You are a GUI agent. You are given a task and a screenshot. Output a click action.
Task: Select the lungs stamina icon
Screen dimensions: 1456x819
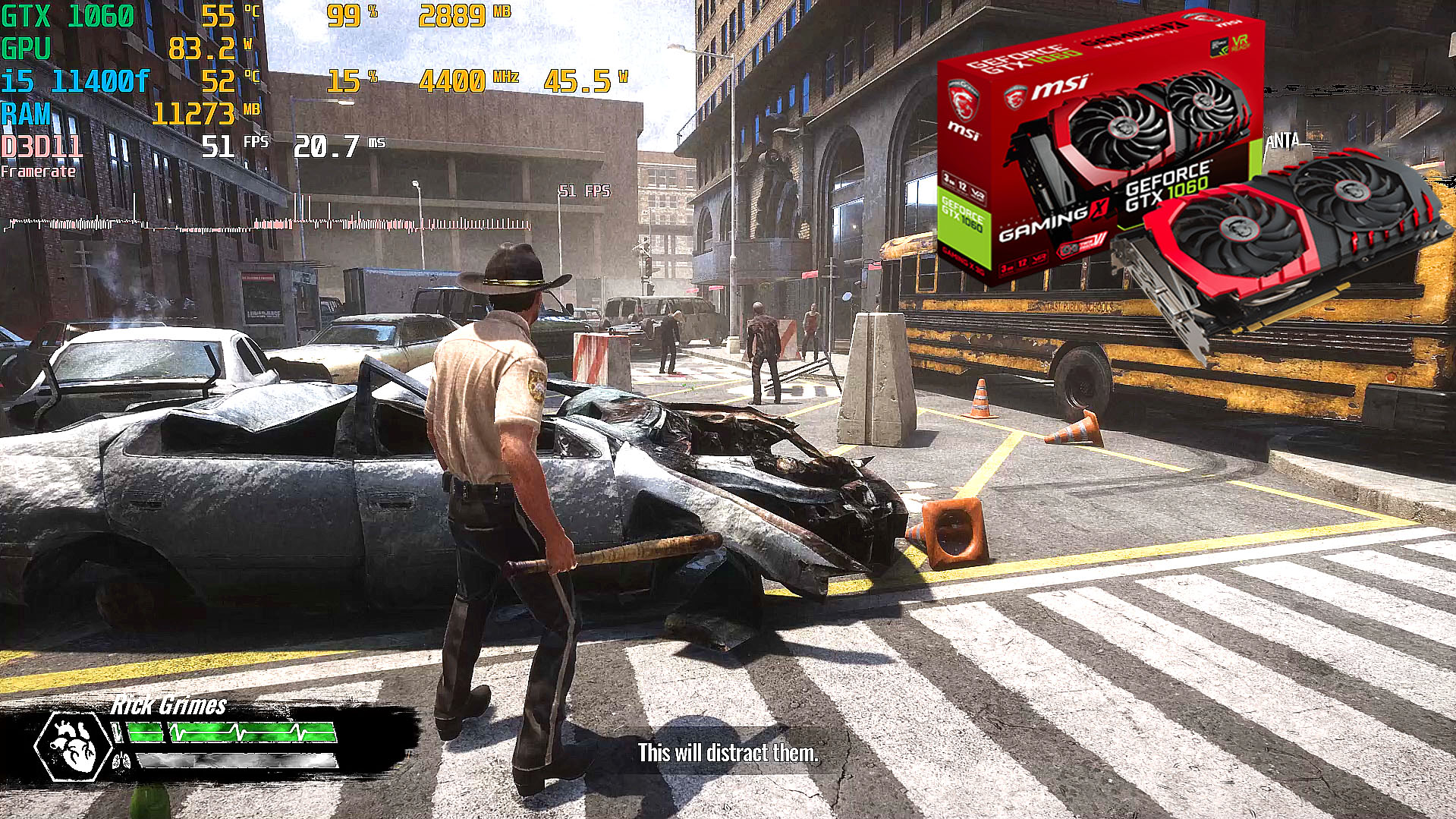(121, 760)
